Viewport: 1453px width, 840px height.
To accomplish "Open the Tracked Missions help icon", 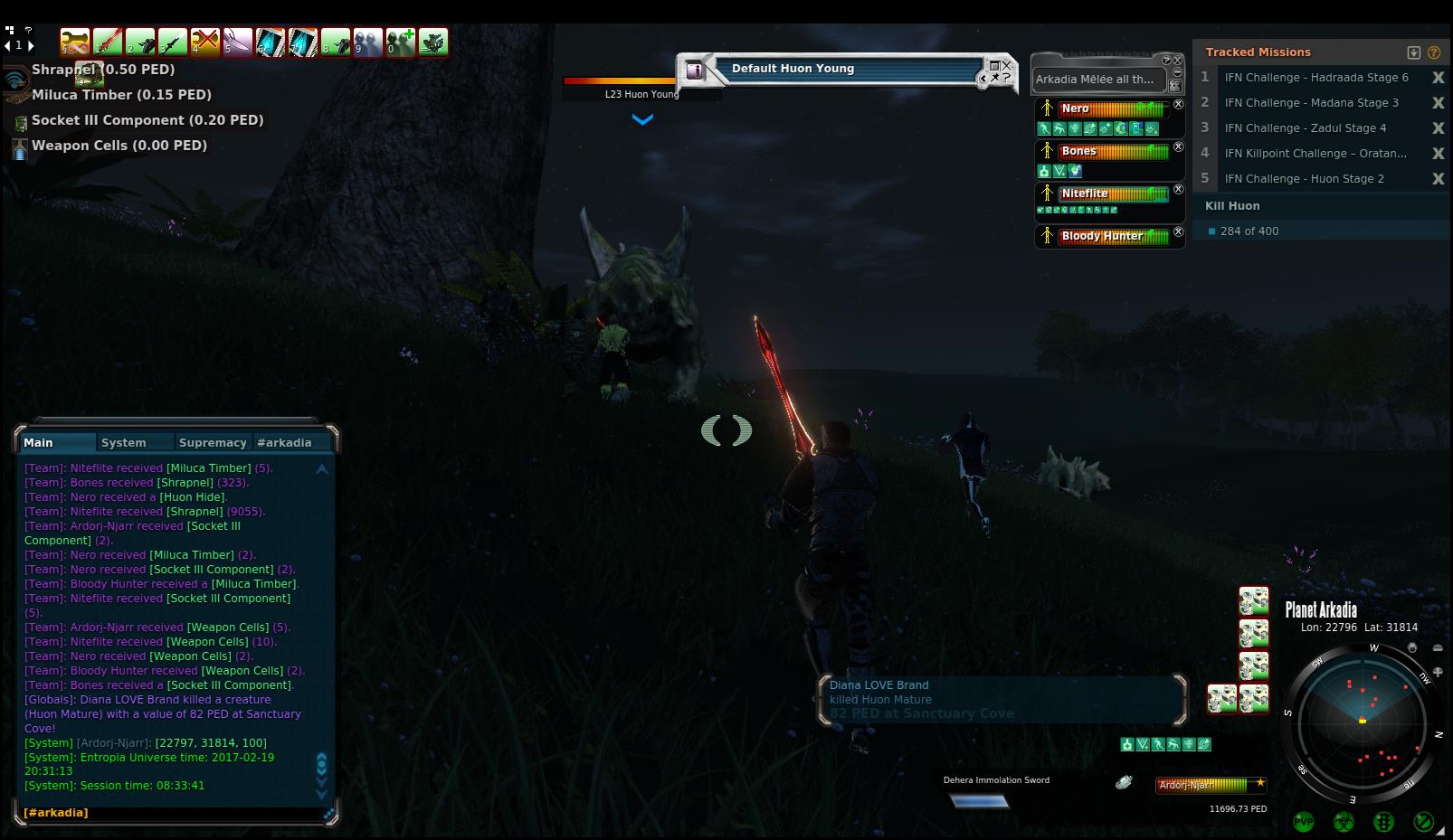I will 1434,52.
